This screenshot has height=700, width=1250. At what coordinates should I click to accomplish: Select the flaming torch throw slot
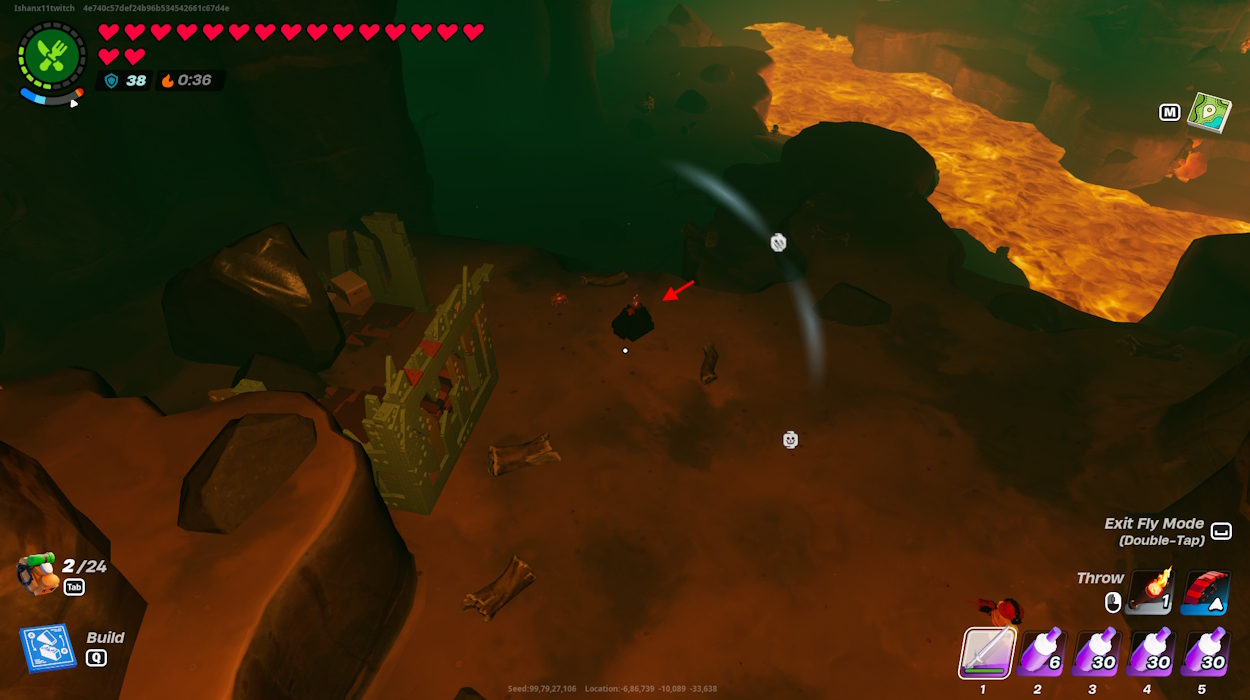point(1150,593)
